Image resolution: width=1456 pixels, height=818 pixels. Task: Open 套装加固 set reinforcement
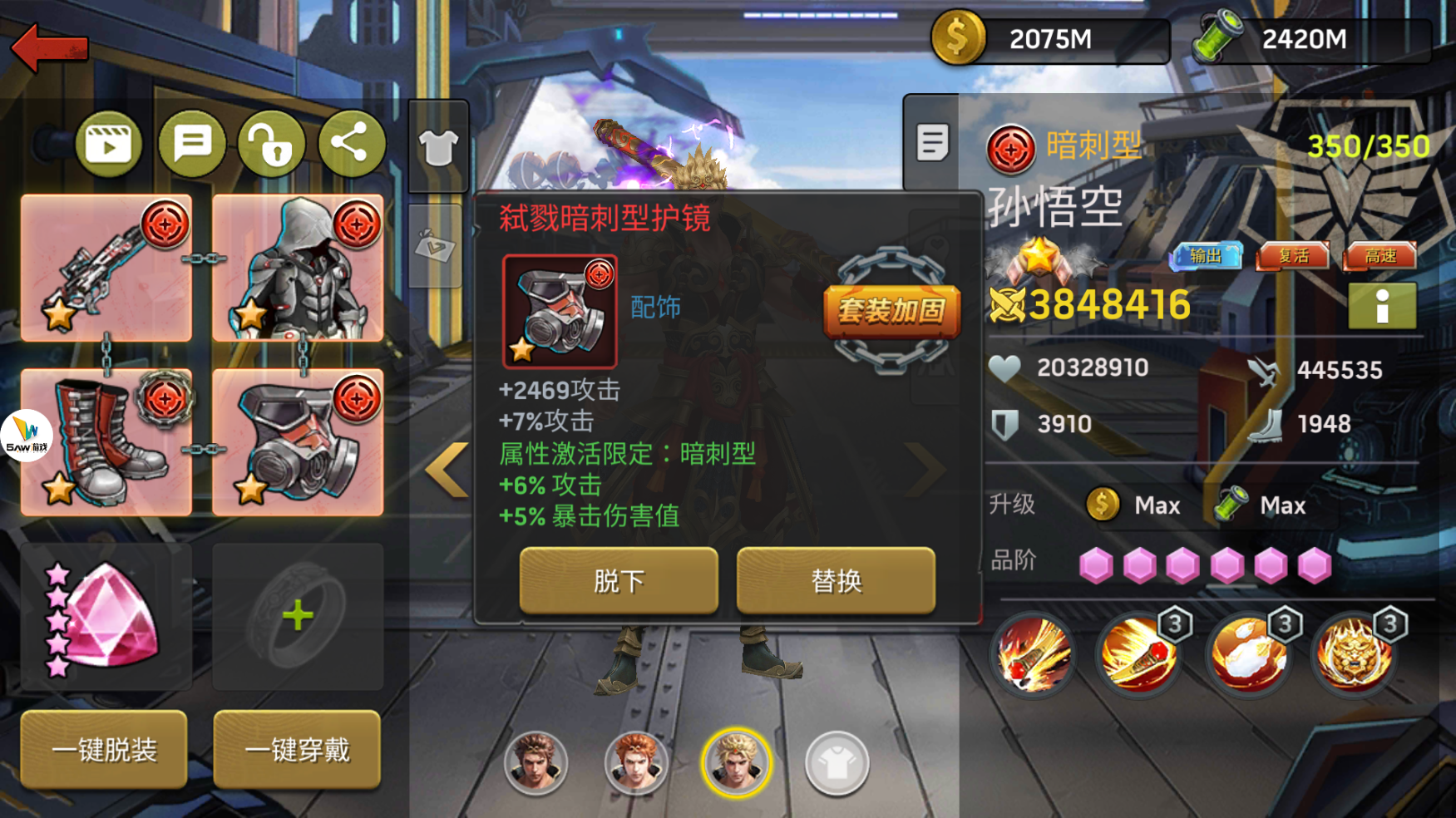point(891,311)
